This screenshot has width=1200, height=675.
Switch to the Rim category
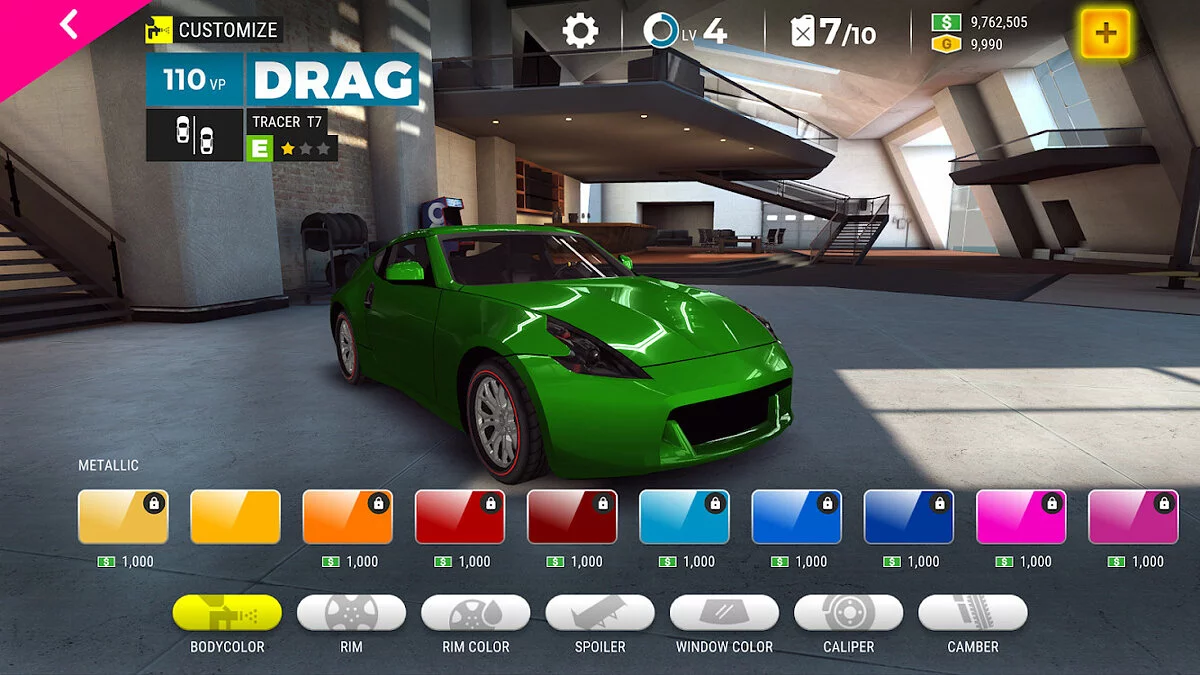pos(351,613)
